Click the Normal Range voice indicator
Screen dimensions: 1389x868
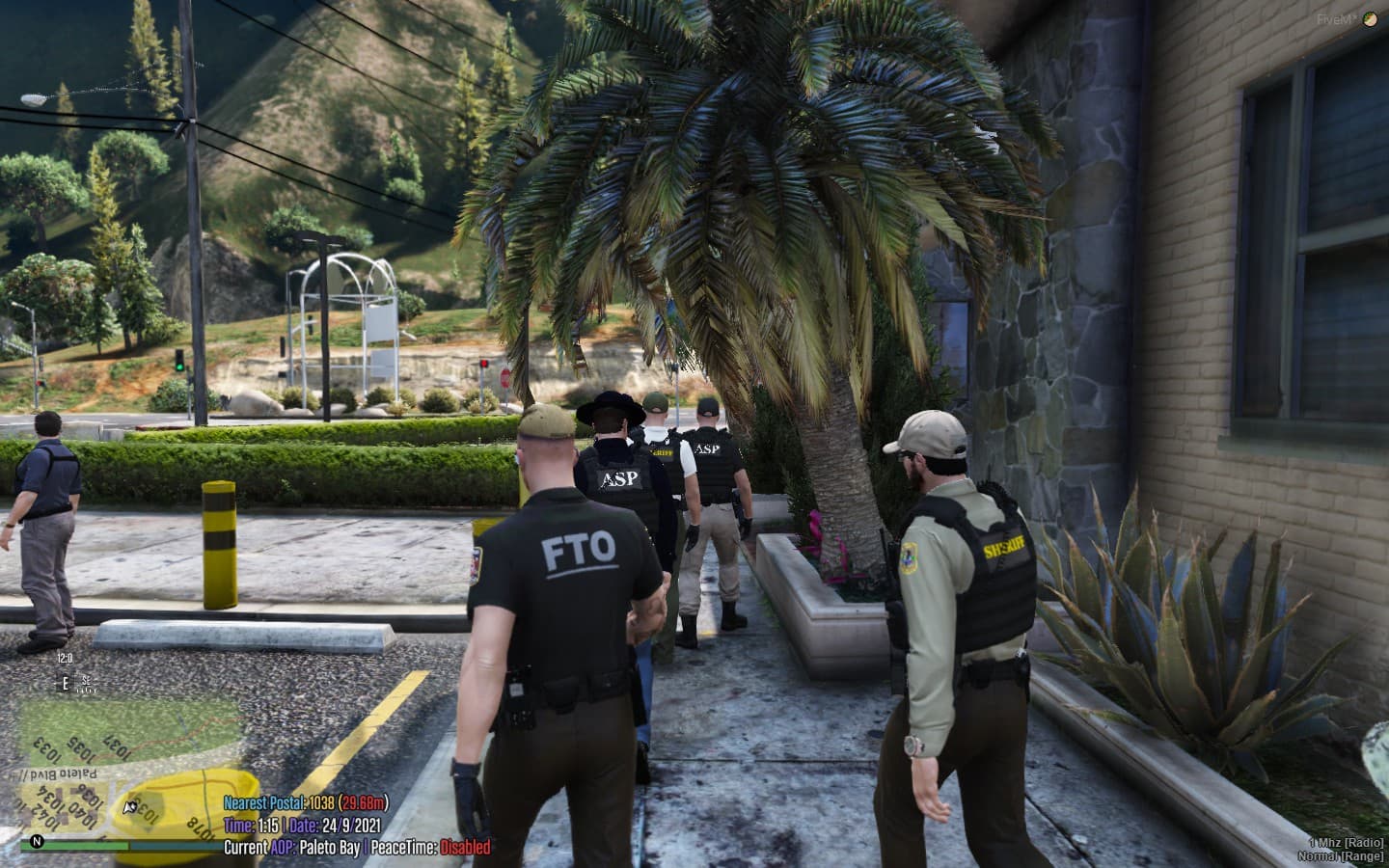[1341, 855]
